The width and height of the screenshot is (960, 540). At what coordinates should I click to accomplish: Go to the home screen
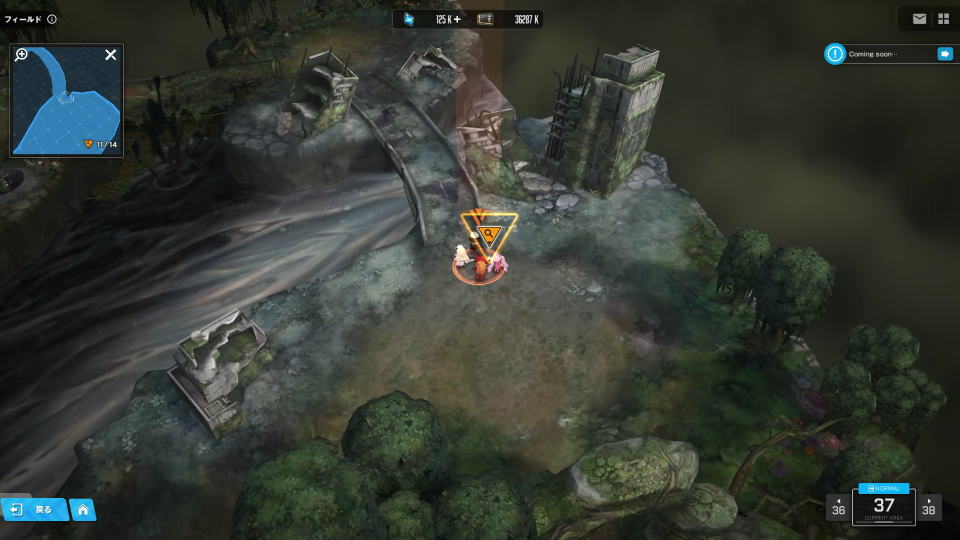83,510
